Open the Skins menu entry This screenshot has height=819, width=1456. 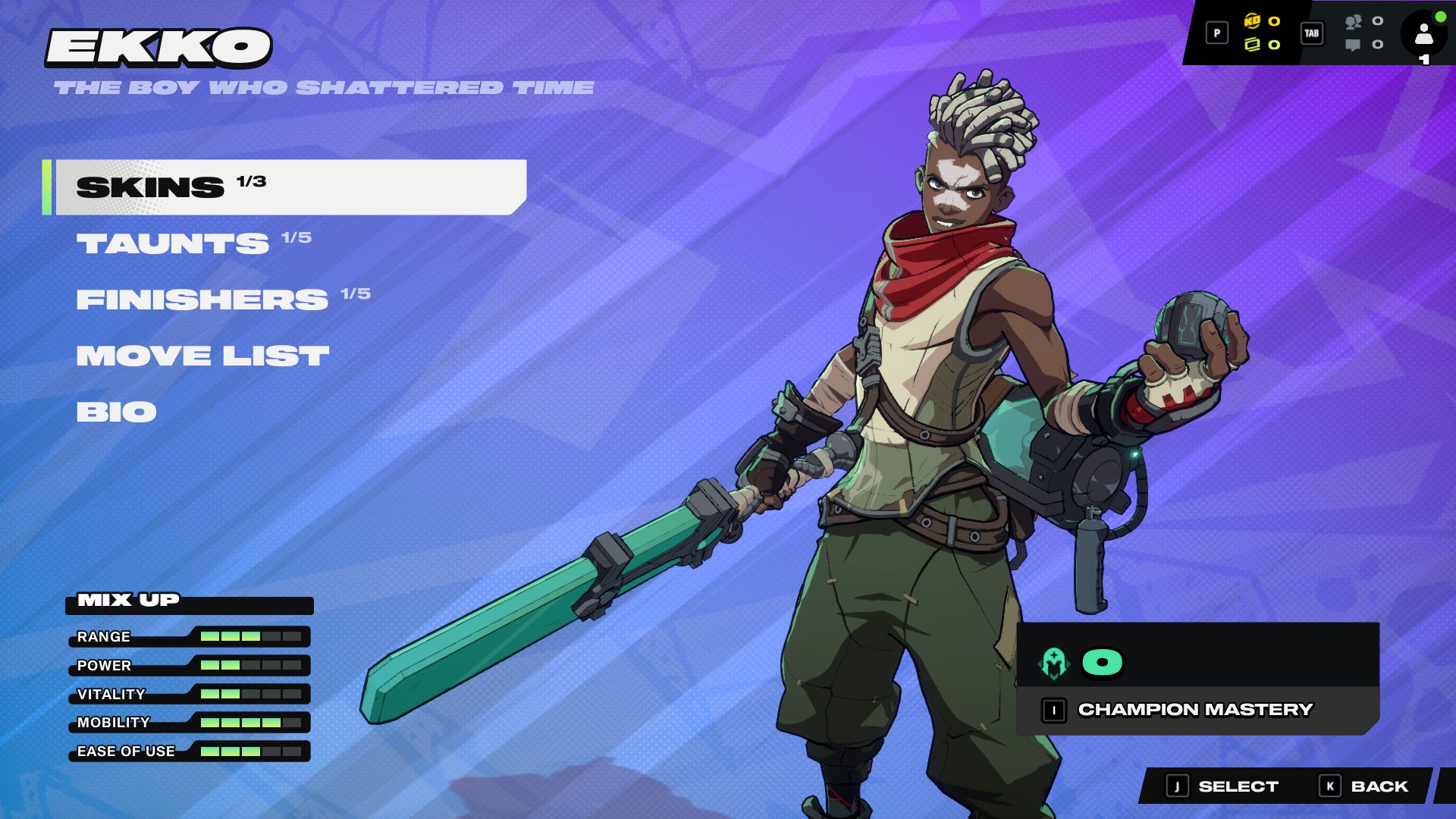(288, 187)
